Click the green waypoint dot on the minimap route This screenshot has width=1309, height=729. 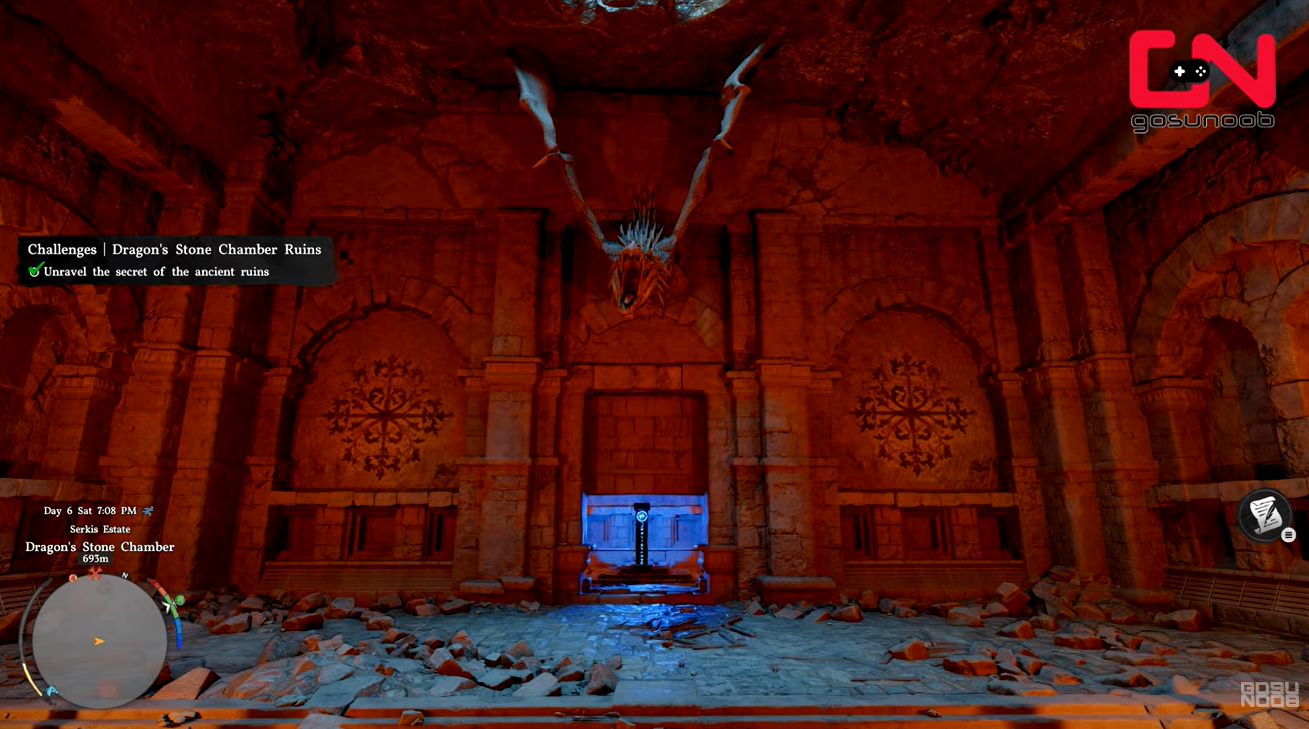pyautogui.click(x=178, y=598)
